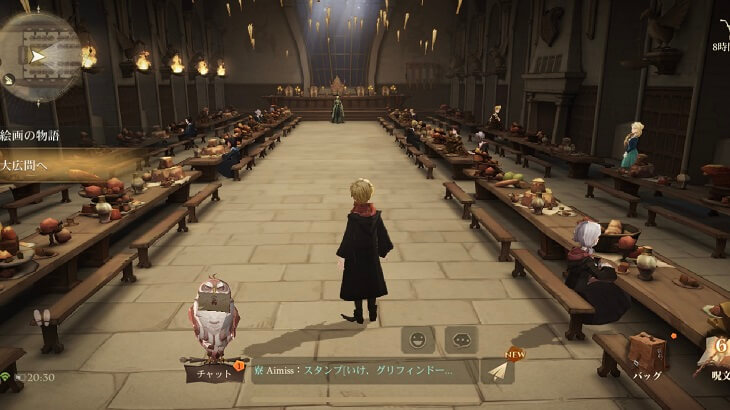
Task: Open the paper plane icon marked NEW
Action: point(499,368)
